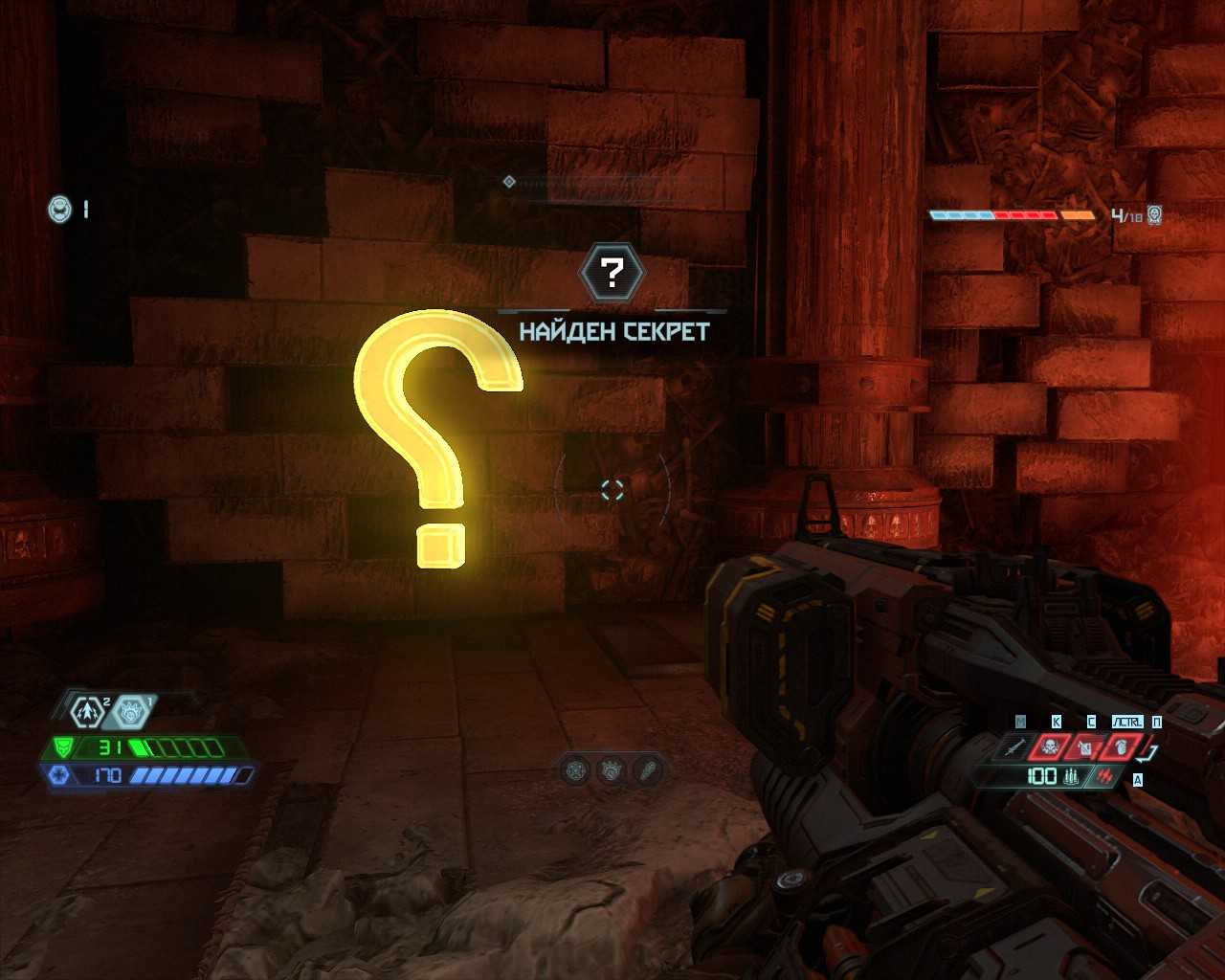Select the upward arrows hexagon icon

tap(88, 711)
